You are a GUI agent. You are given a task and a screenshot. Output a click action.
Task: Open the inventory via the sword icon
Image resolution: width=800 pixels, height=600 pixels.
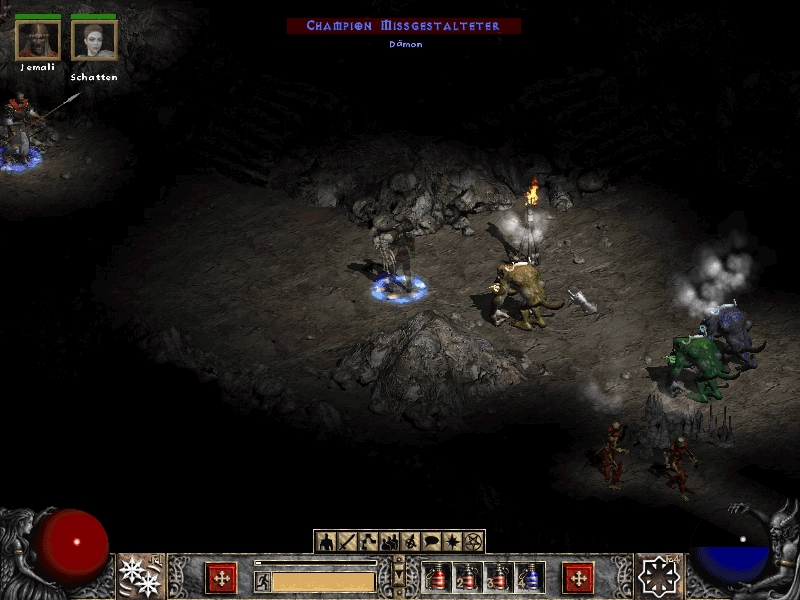click(x=347, y=542)
